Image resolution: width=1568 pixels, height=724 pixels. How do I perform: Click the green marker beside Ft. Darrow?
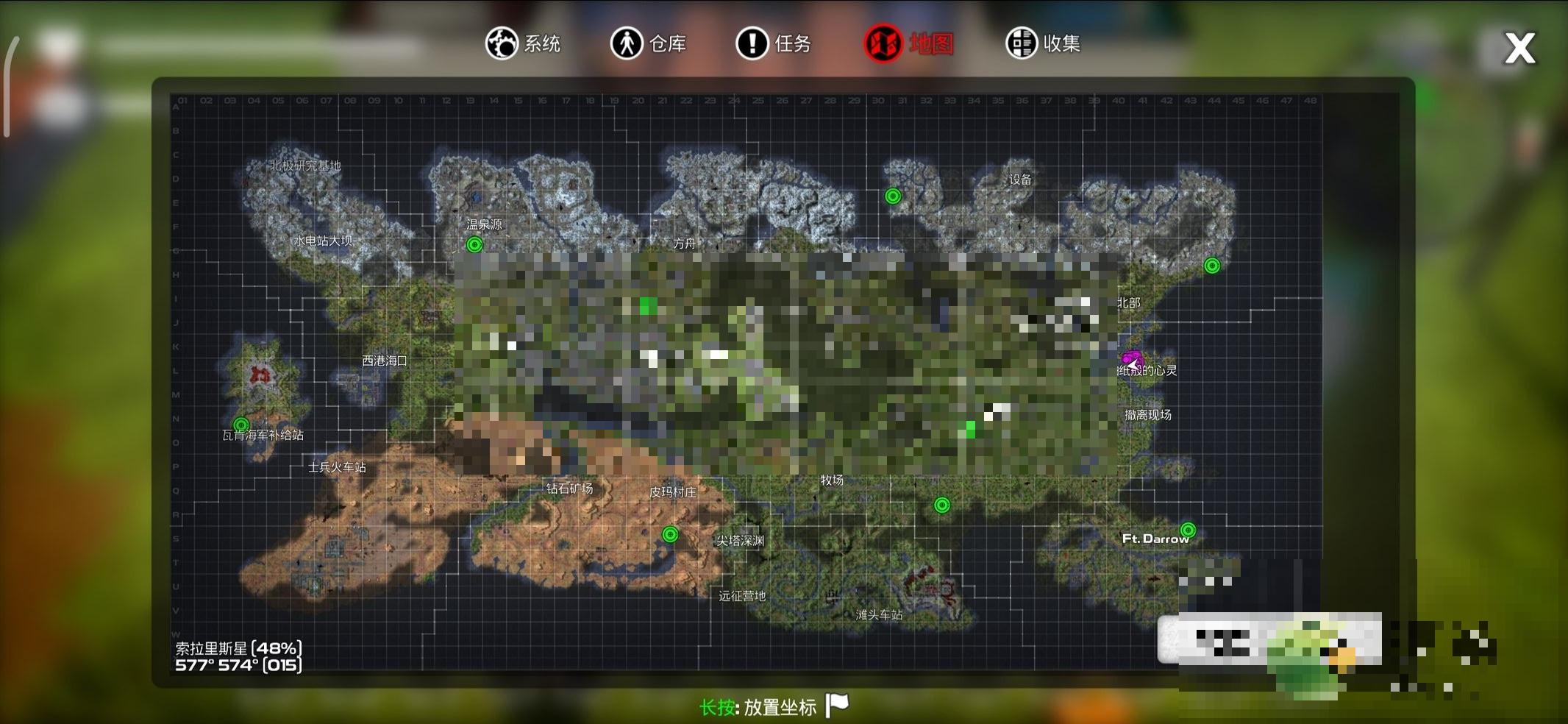pyautogui.click(x=1188, y=530)
